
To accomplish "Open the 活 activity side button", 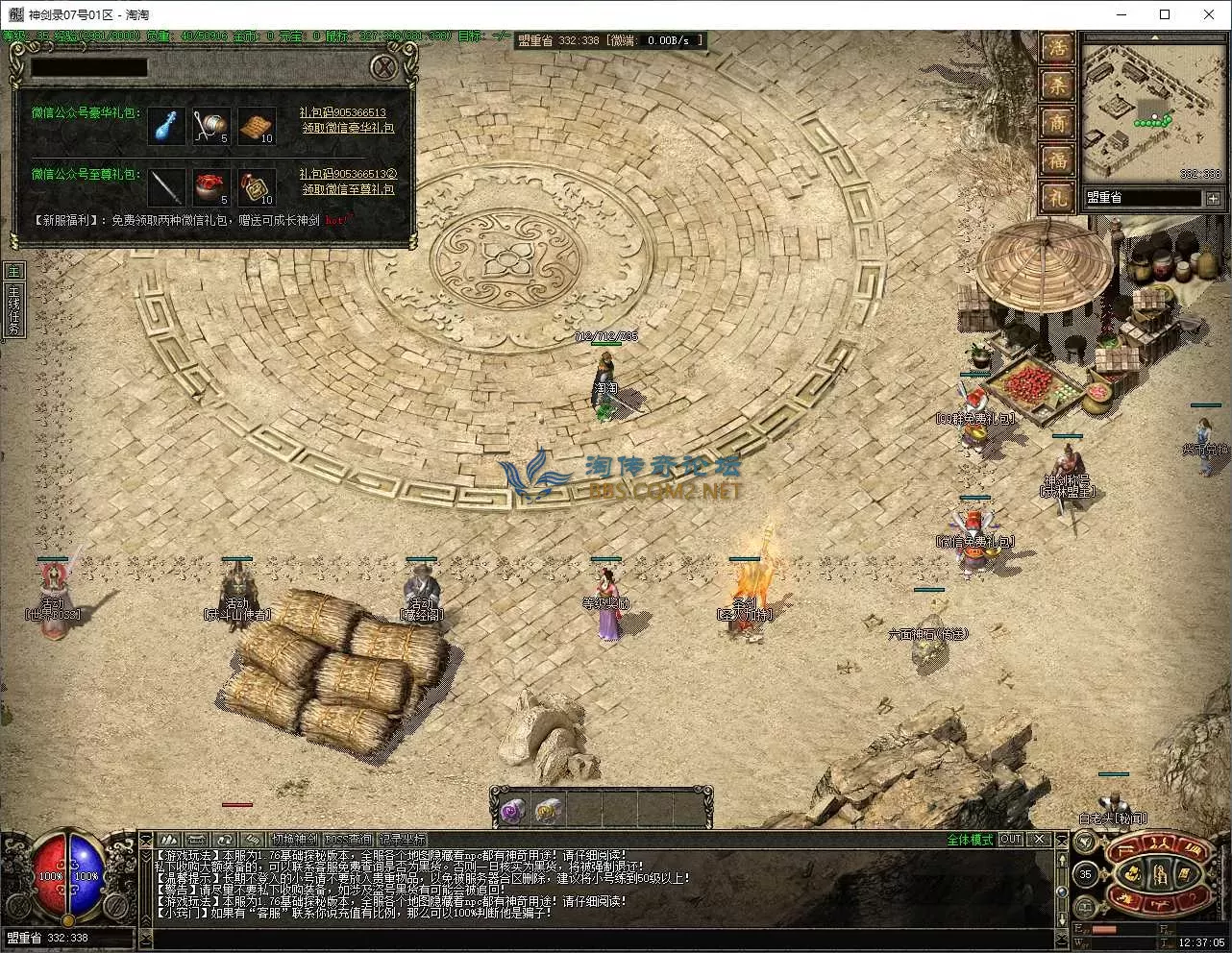I will click(1057, 49).
